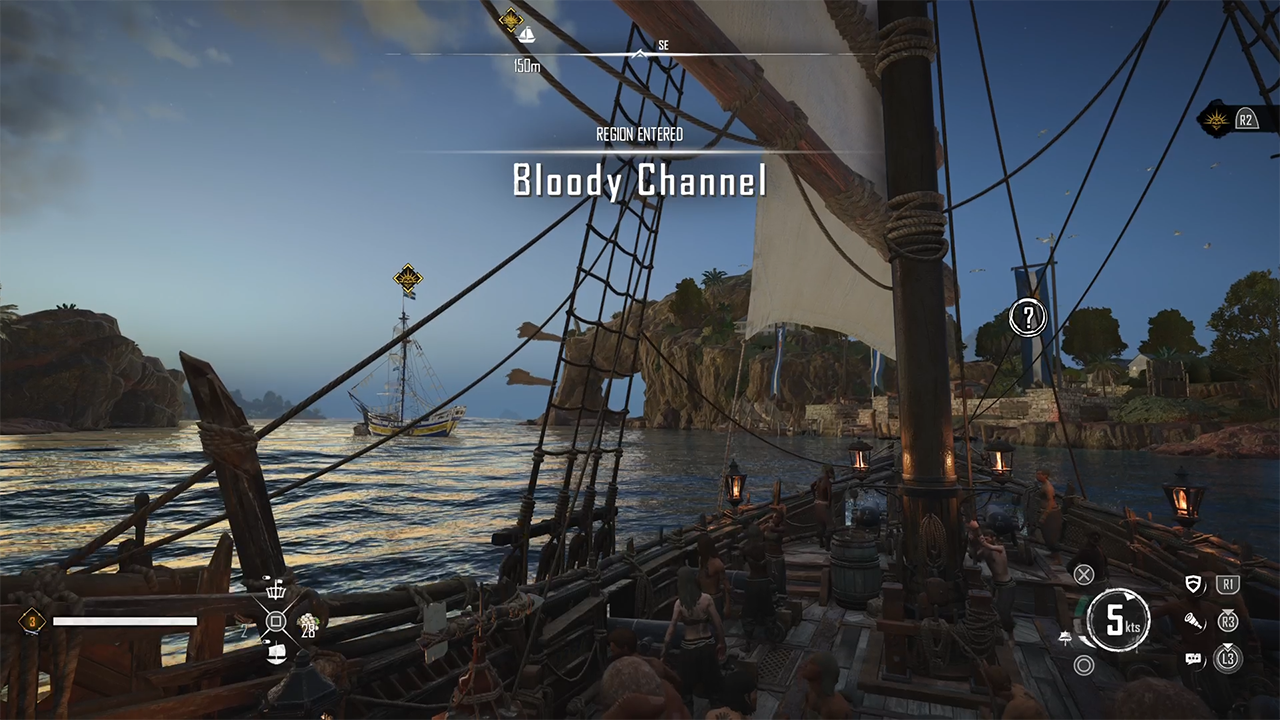The height and width of the screenshot is (720, 1280).
Task: Click the gold quest marker on the compass
Action: [512, 19]
